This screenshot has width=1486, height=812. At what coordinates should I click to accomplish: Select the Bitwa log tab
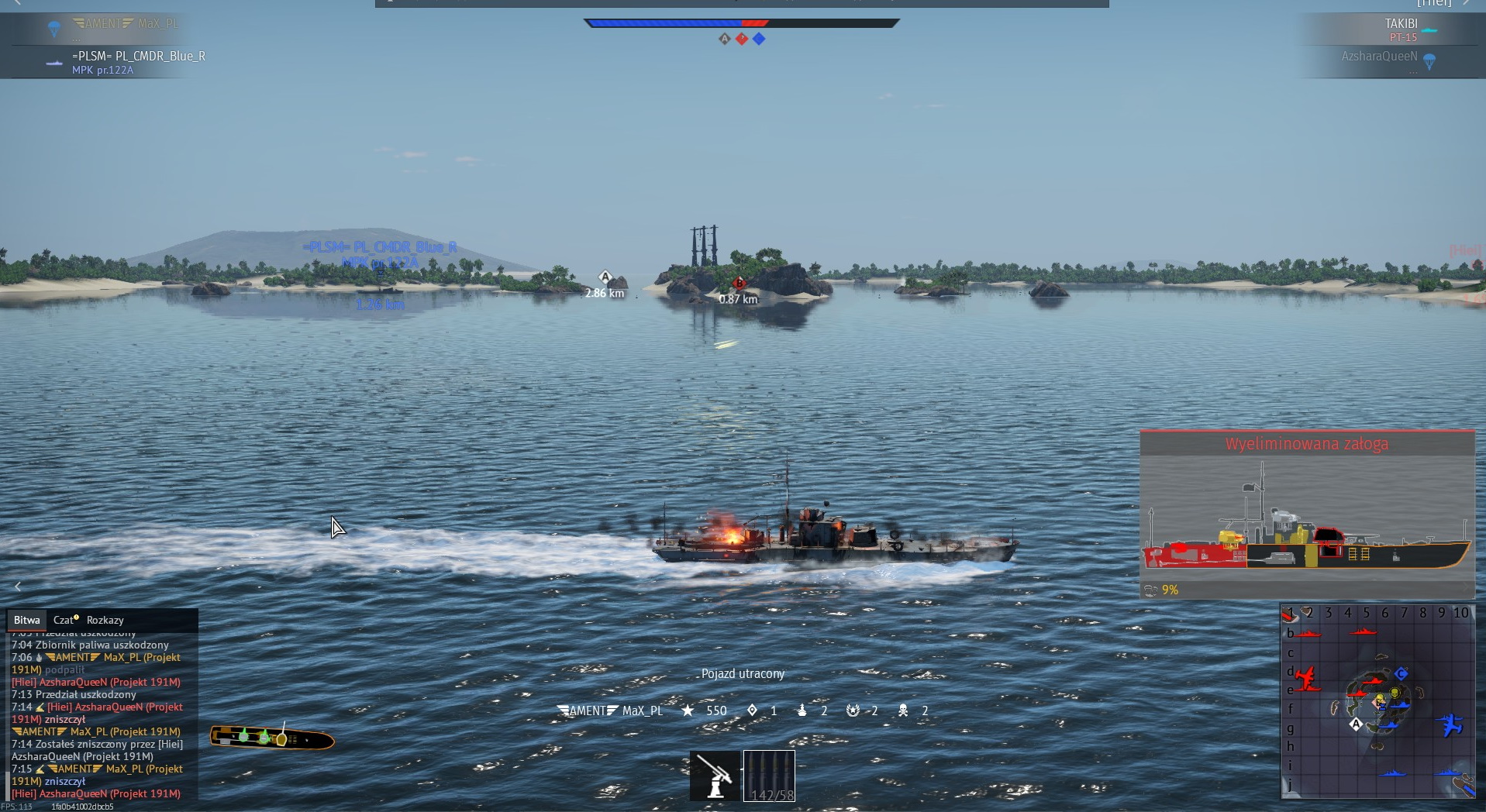(x=26, y=620)
